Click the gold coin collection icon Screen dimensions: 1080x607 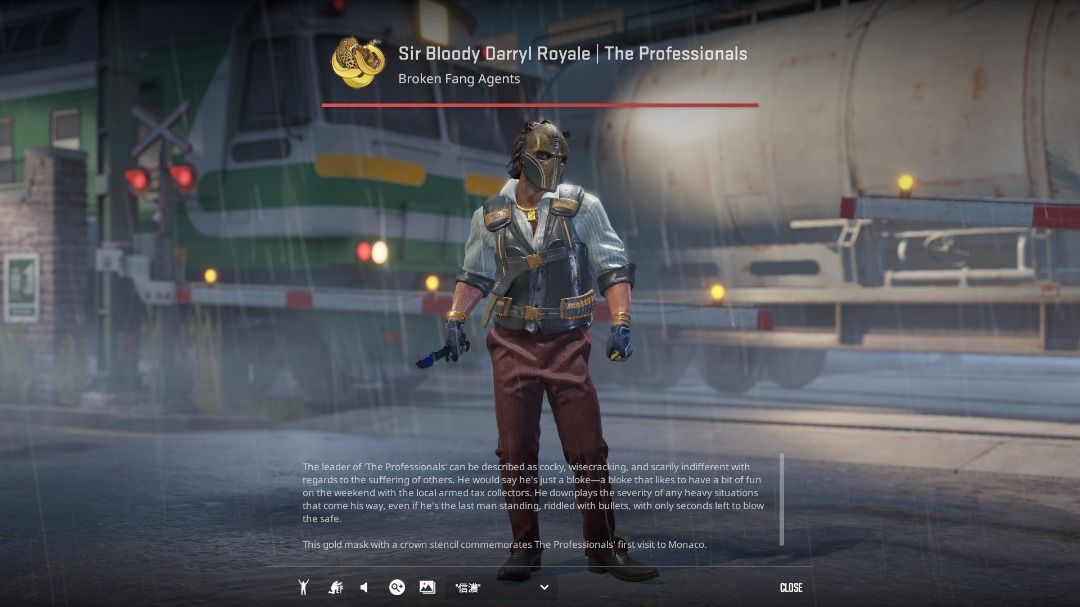pos(358,62)
